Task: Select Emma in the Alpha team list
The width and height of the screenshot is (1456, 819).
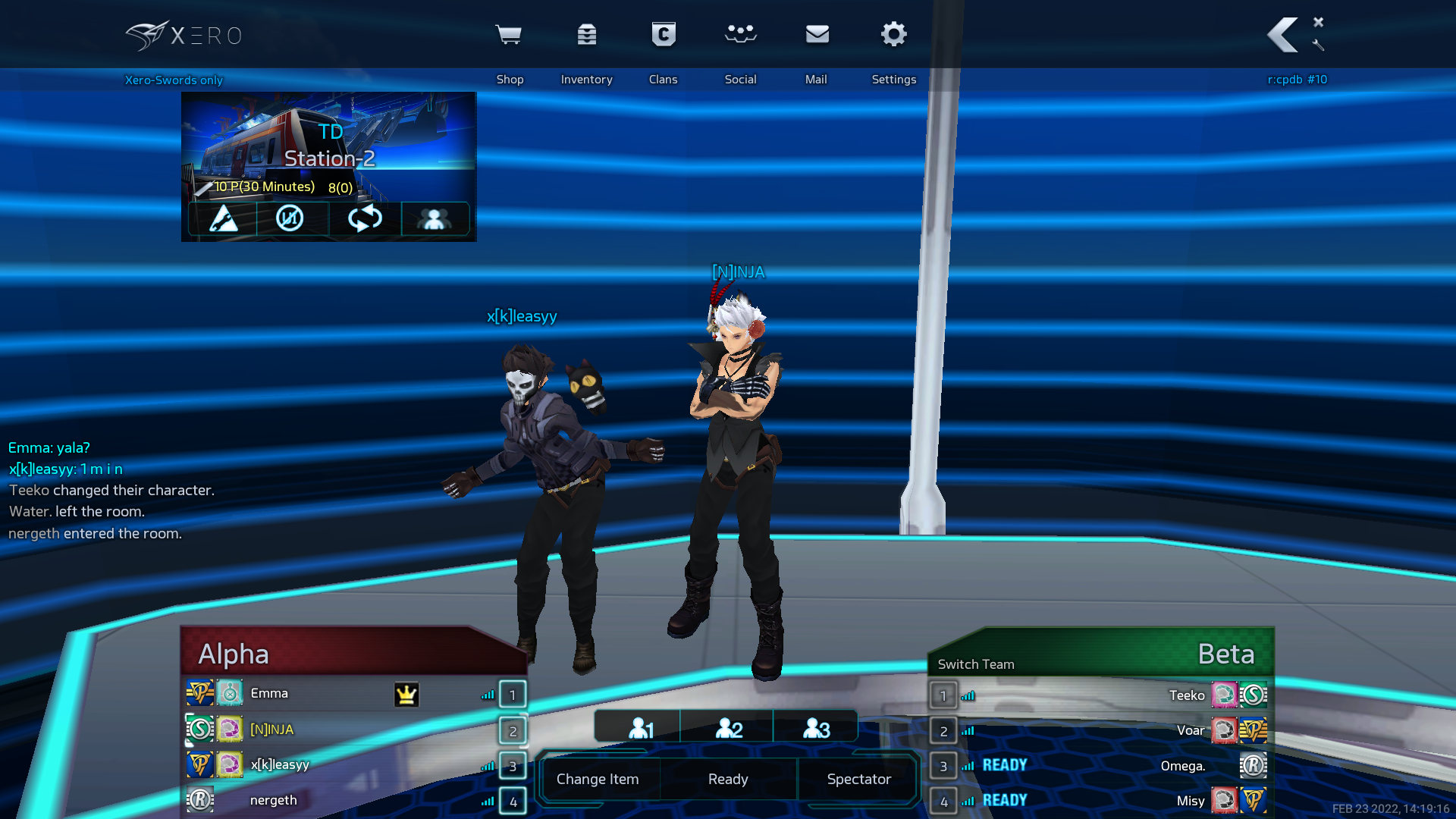Action: (x=269, y=693)
